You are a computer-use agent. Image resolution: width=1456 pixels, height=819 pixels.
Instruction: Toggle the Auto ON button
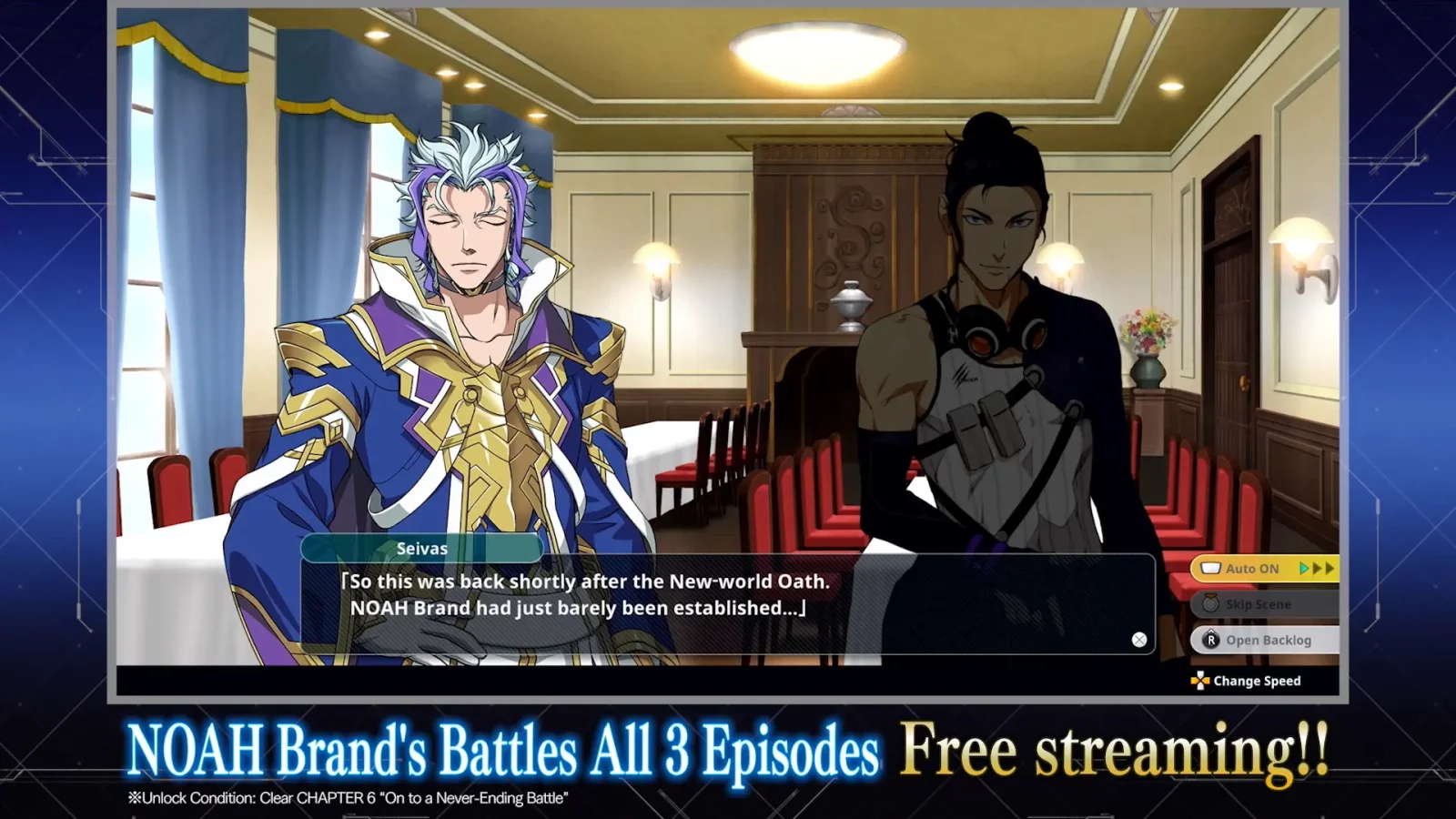tap(1263, 569)
